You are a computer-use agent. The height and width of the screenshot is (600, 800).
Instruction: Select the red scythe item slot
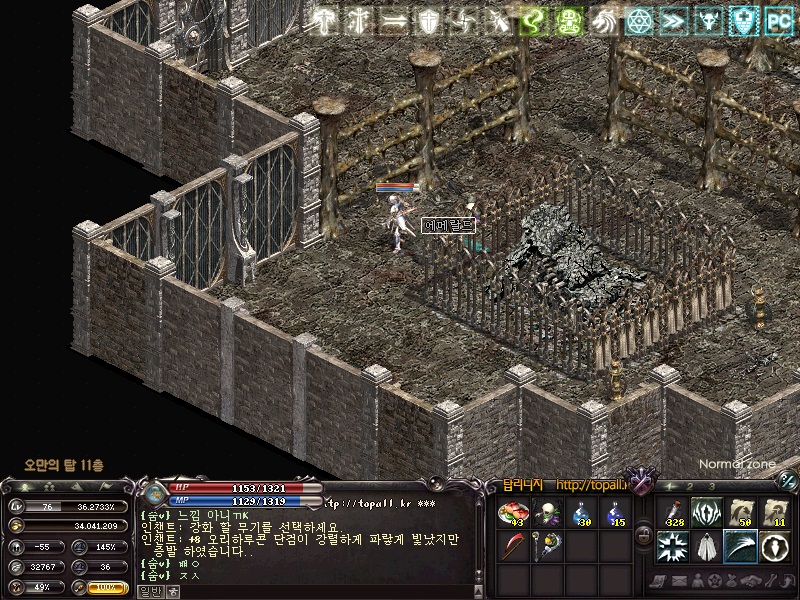point(513,548)
